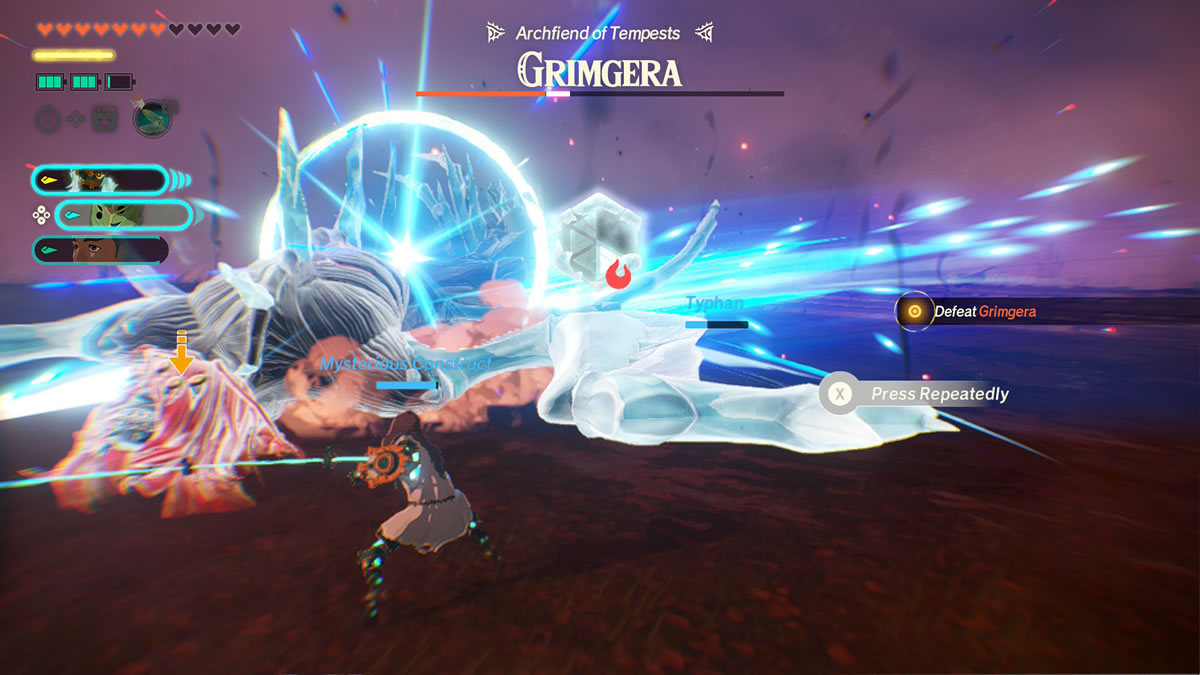
Task: Select the Mysterious Construct character panel
Action: [x=99, y=180]
